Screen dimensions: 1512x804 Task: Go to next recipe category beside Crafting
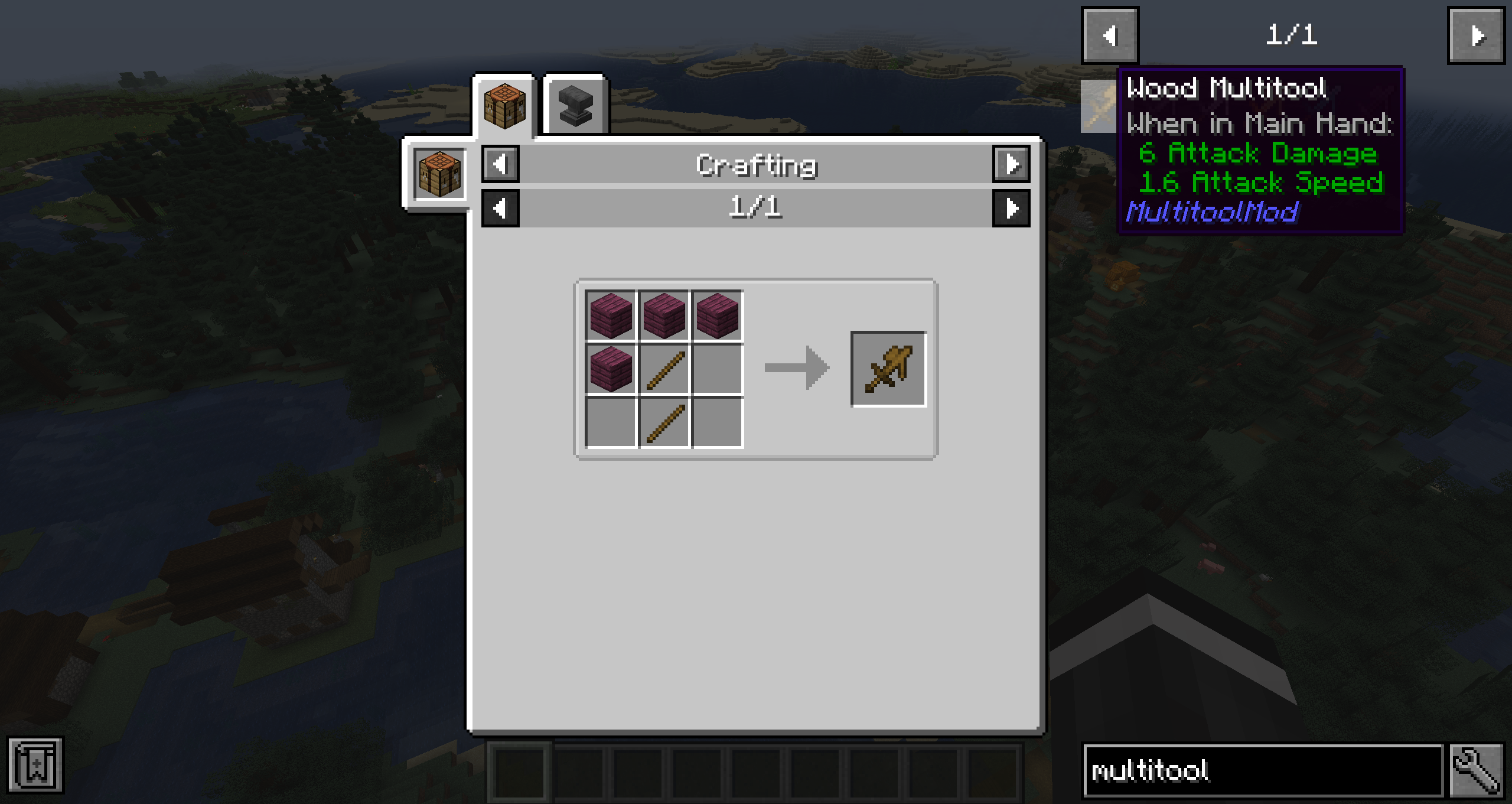click(x=1011, y=164)
